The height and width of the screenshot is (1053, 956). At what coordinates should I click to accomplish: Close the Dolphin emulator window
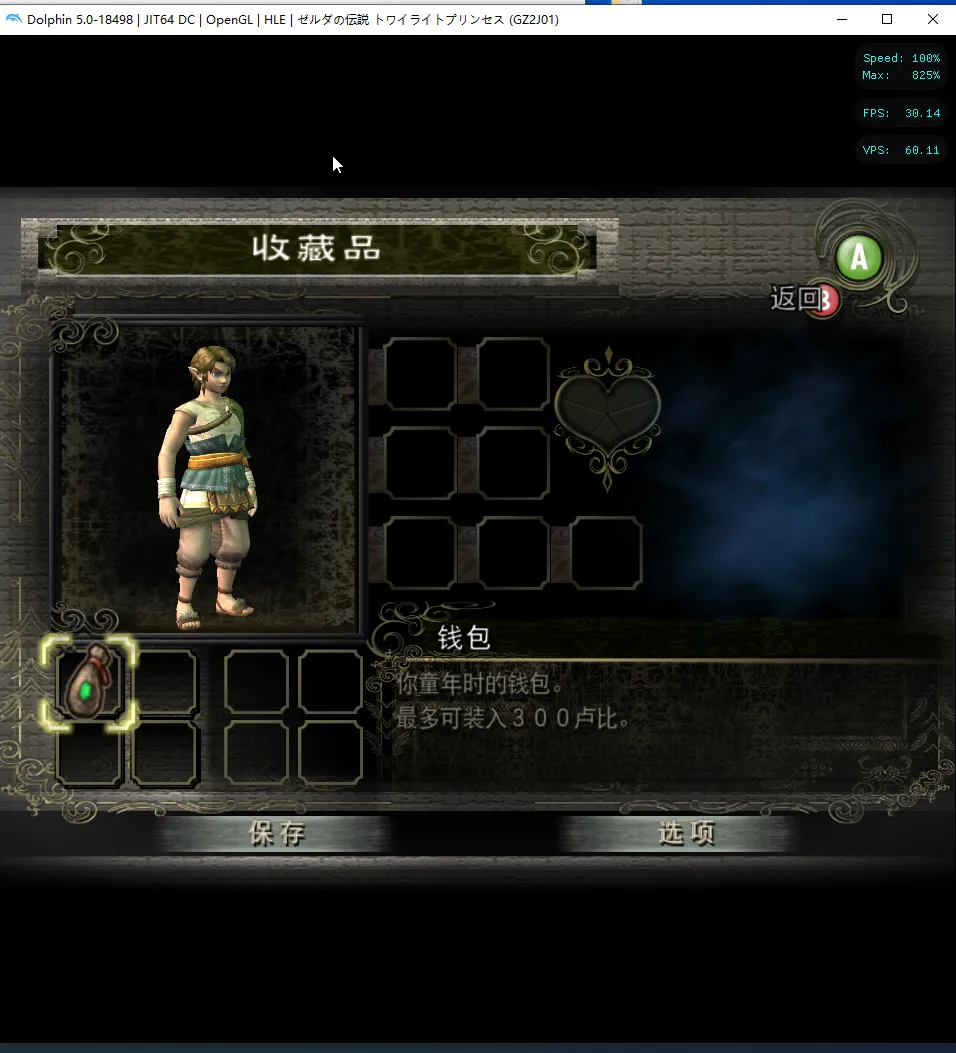tap(932, 19)
